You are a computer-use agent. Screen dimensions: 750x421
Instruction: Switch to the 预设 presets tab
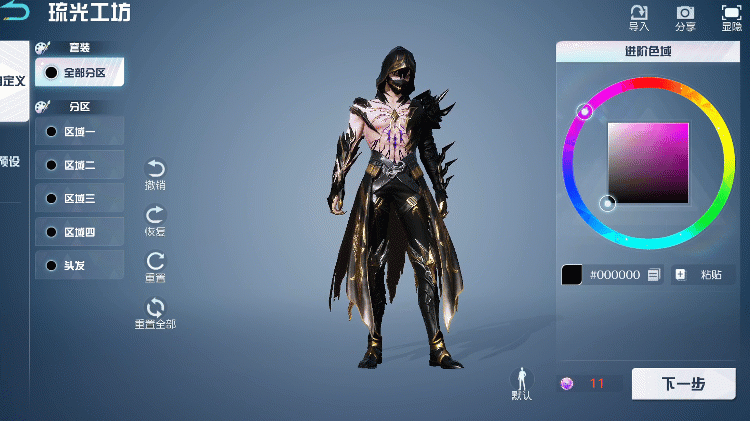tap(10, 162)
